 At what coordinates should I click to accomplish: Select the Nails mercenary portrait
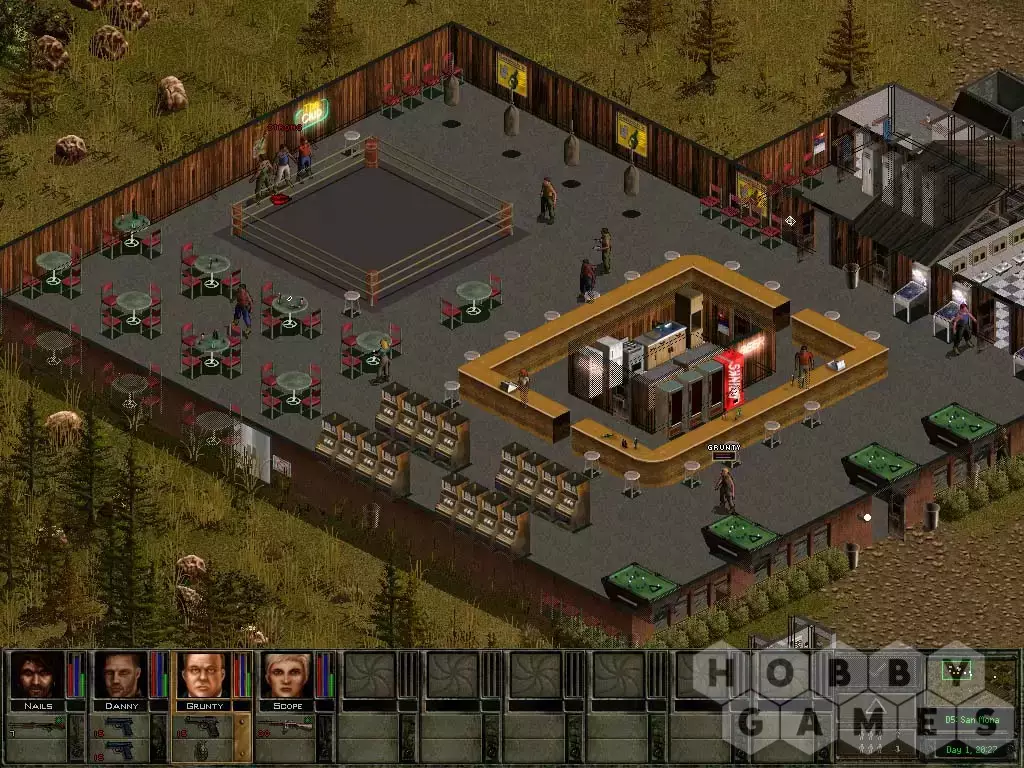pyautogui.click(x=36, y=676)
